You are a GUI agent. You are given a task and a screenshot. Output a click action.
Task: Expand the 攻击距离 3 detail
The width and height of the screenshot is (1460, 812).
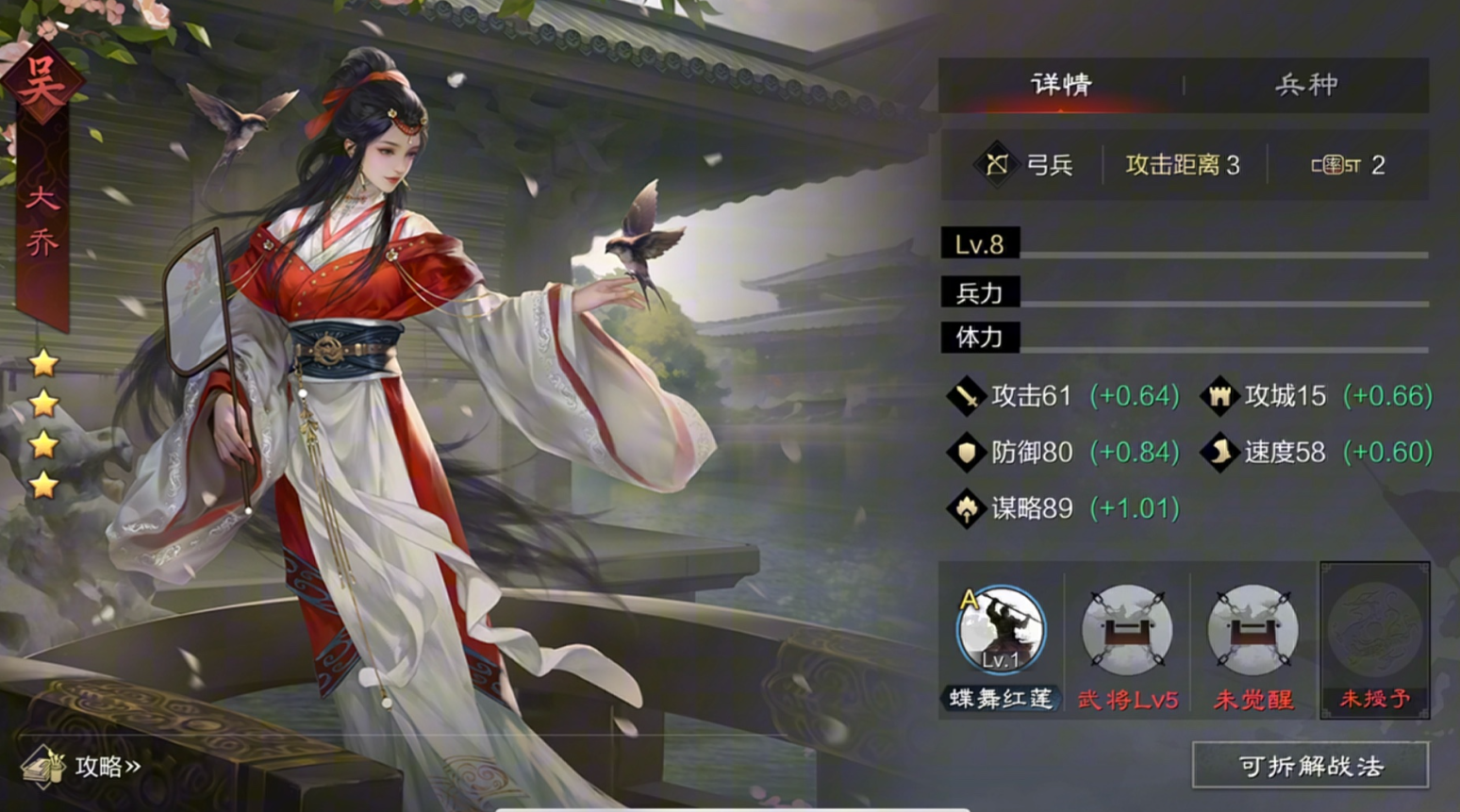click(x=1184, y=165)
